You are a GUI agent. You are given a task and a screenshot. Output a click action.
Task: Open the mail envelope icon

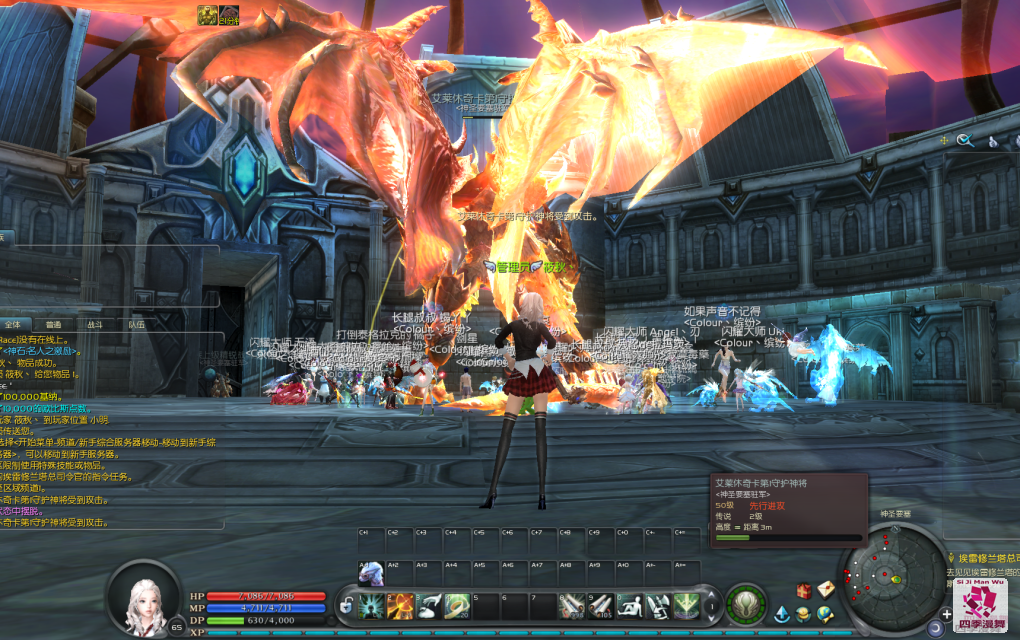click(x=825, y=589)
